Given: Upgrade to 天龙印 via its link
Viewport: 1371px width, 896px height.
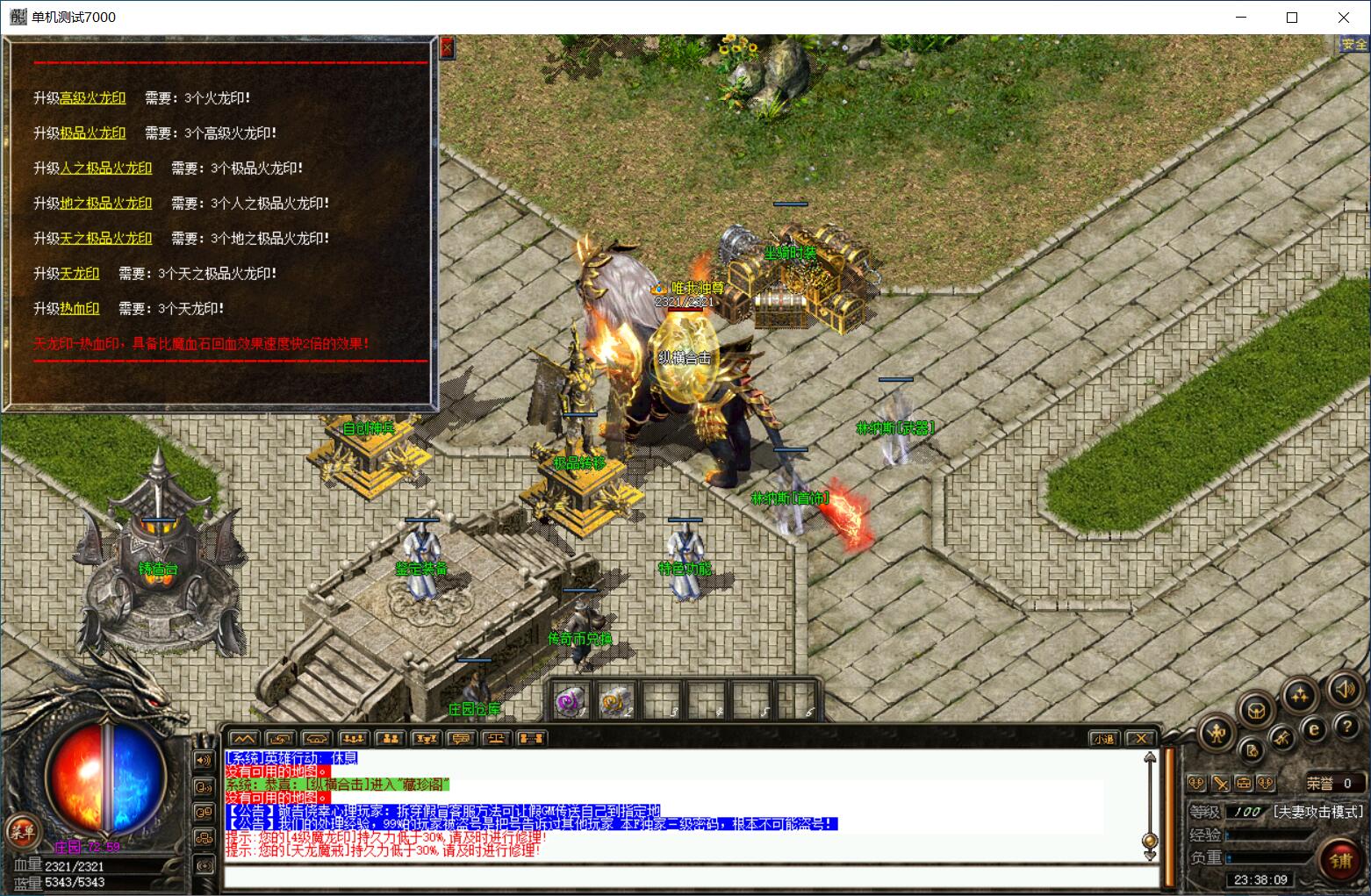Looking at the screenshot, I should point(79,274).
